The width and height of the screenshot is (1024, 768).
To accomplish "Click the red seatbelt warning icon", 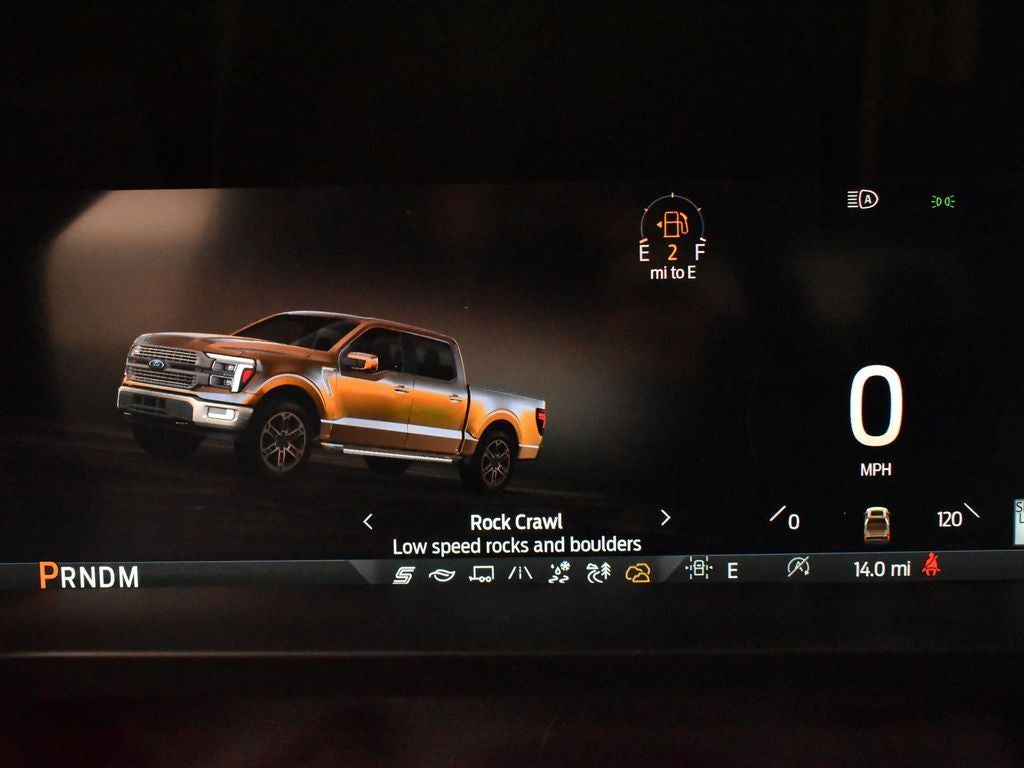I will [x=931, y=566].
